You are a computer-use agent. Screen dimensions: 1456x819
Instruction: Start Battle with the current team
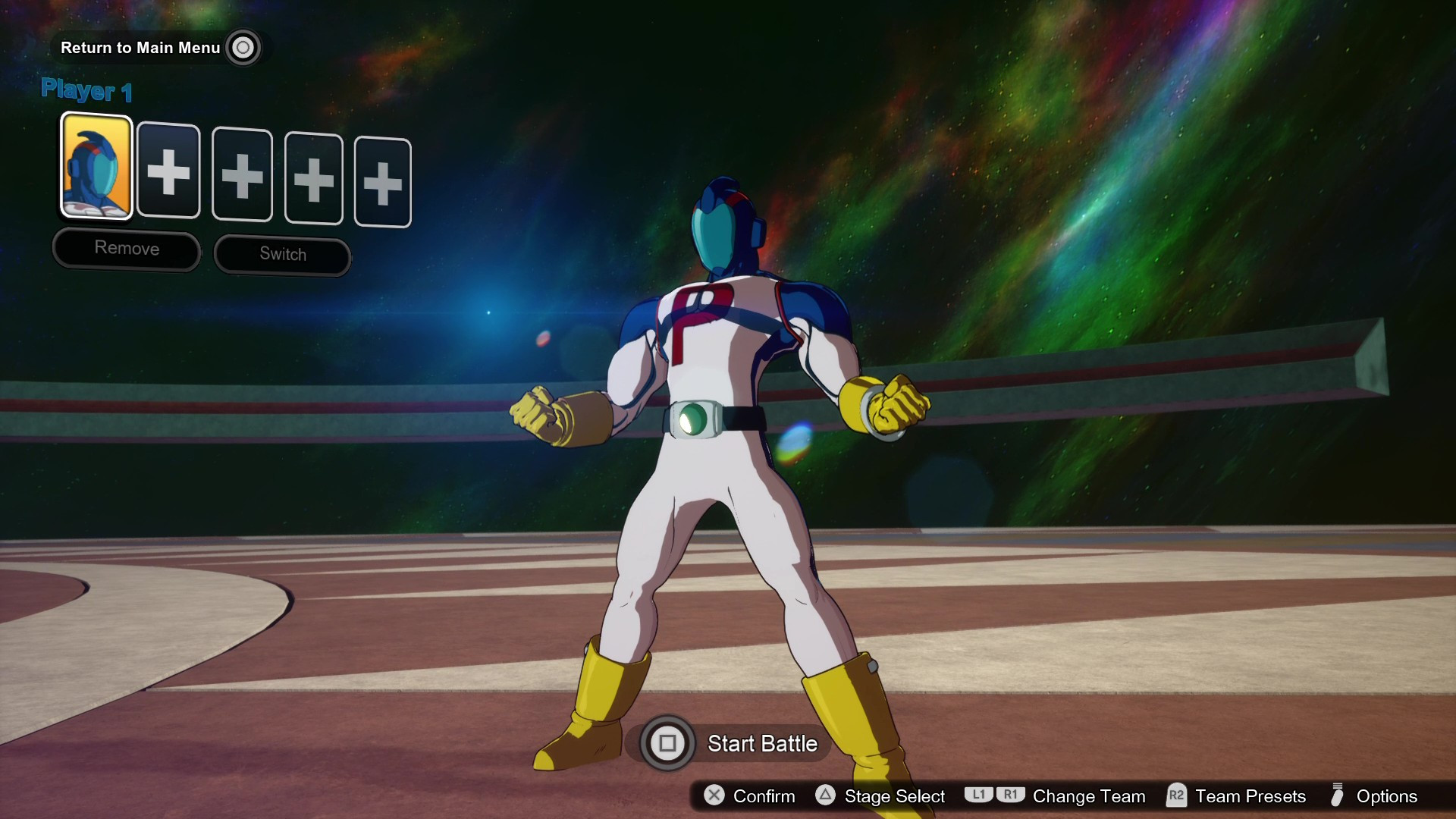pos(761,744)
